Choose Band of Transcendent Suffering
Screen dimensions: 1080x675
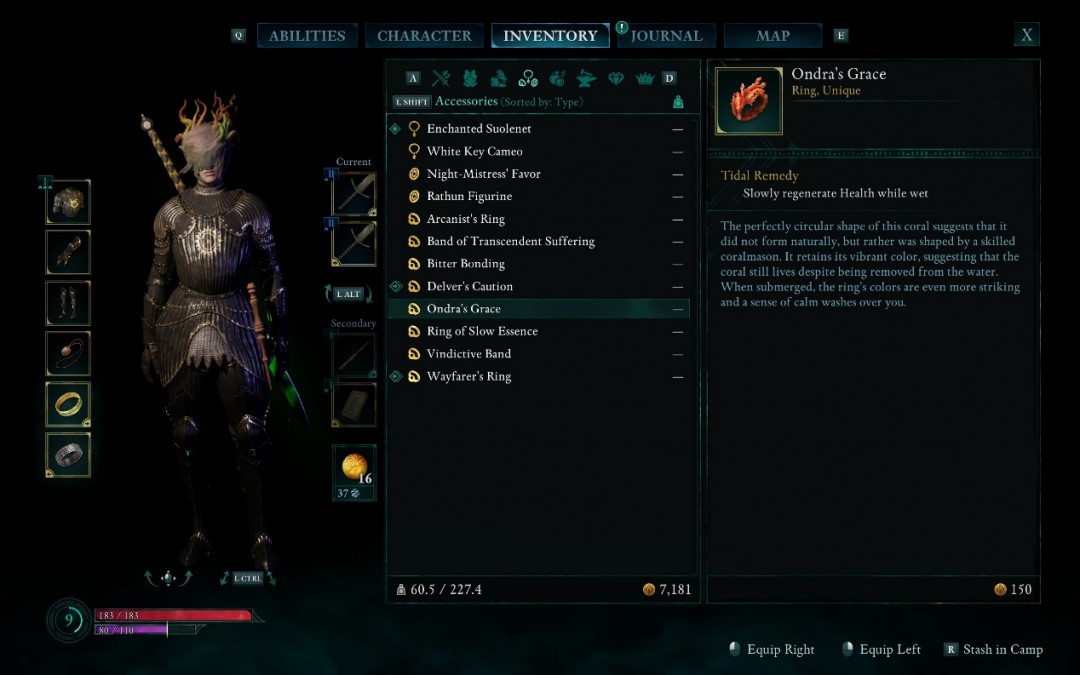[510, 241]
